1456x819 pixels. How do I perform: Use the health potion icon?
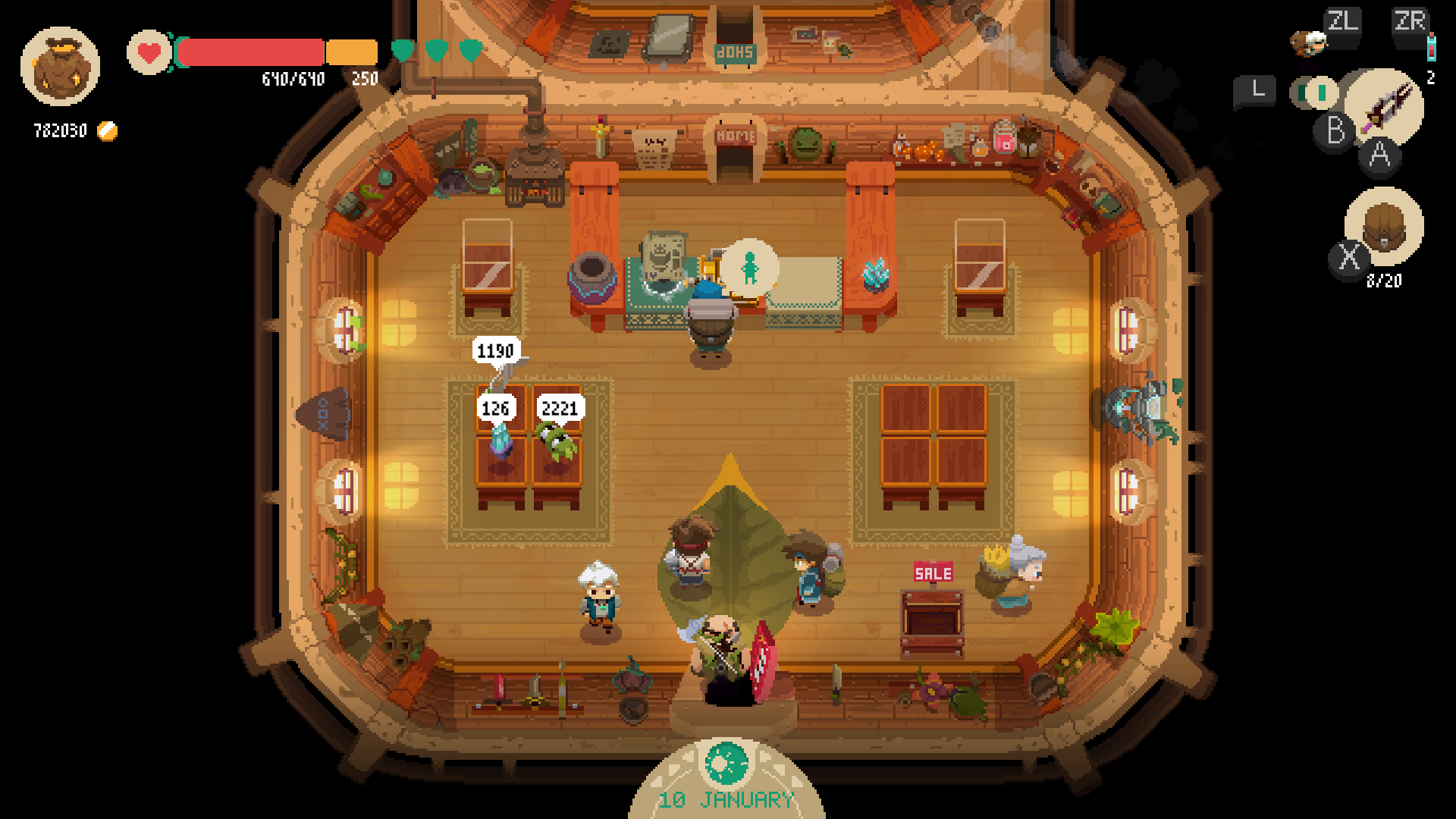point(1431,47)
